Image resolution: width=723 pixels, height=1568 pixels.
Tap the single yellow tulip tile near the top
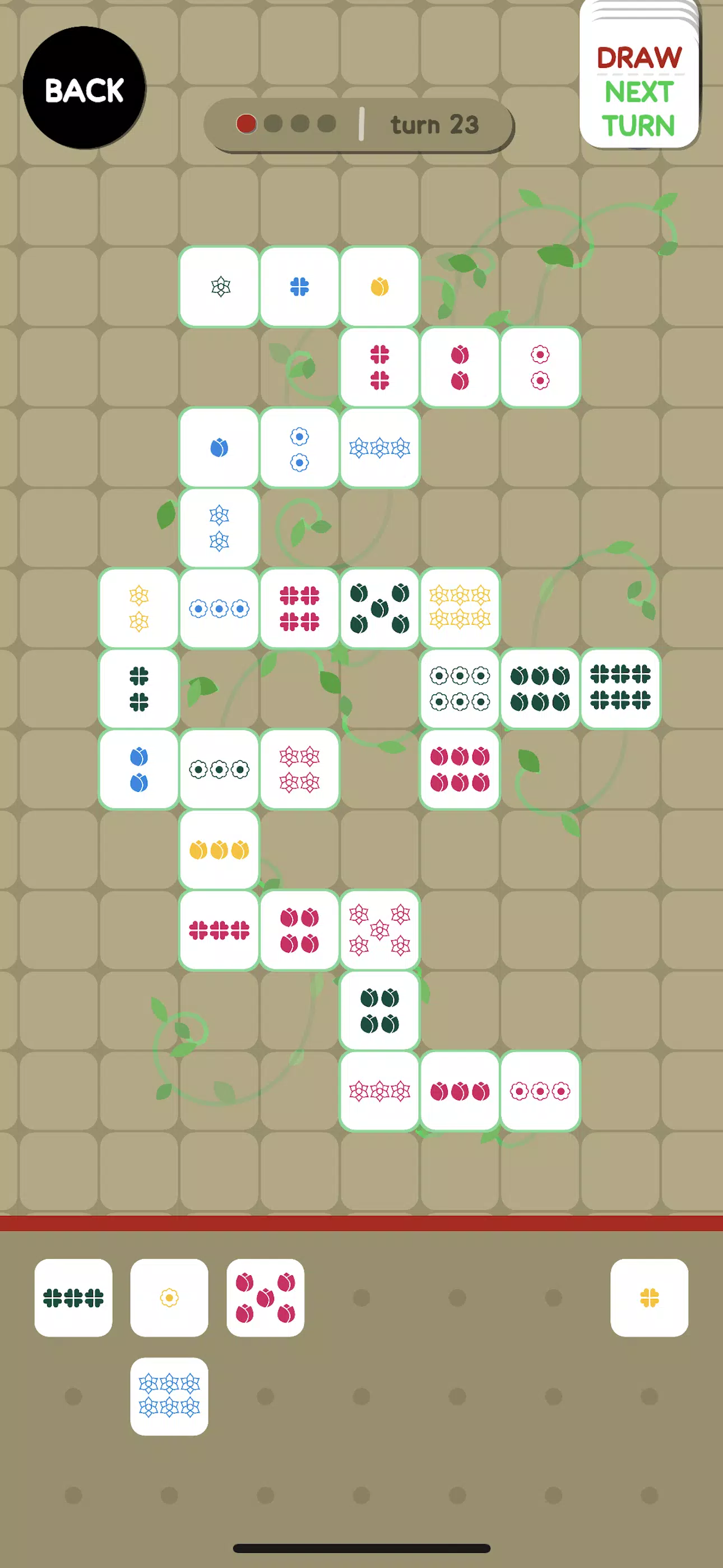379,286
